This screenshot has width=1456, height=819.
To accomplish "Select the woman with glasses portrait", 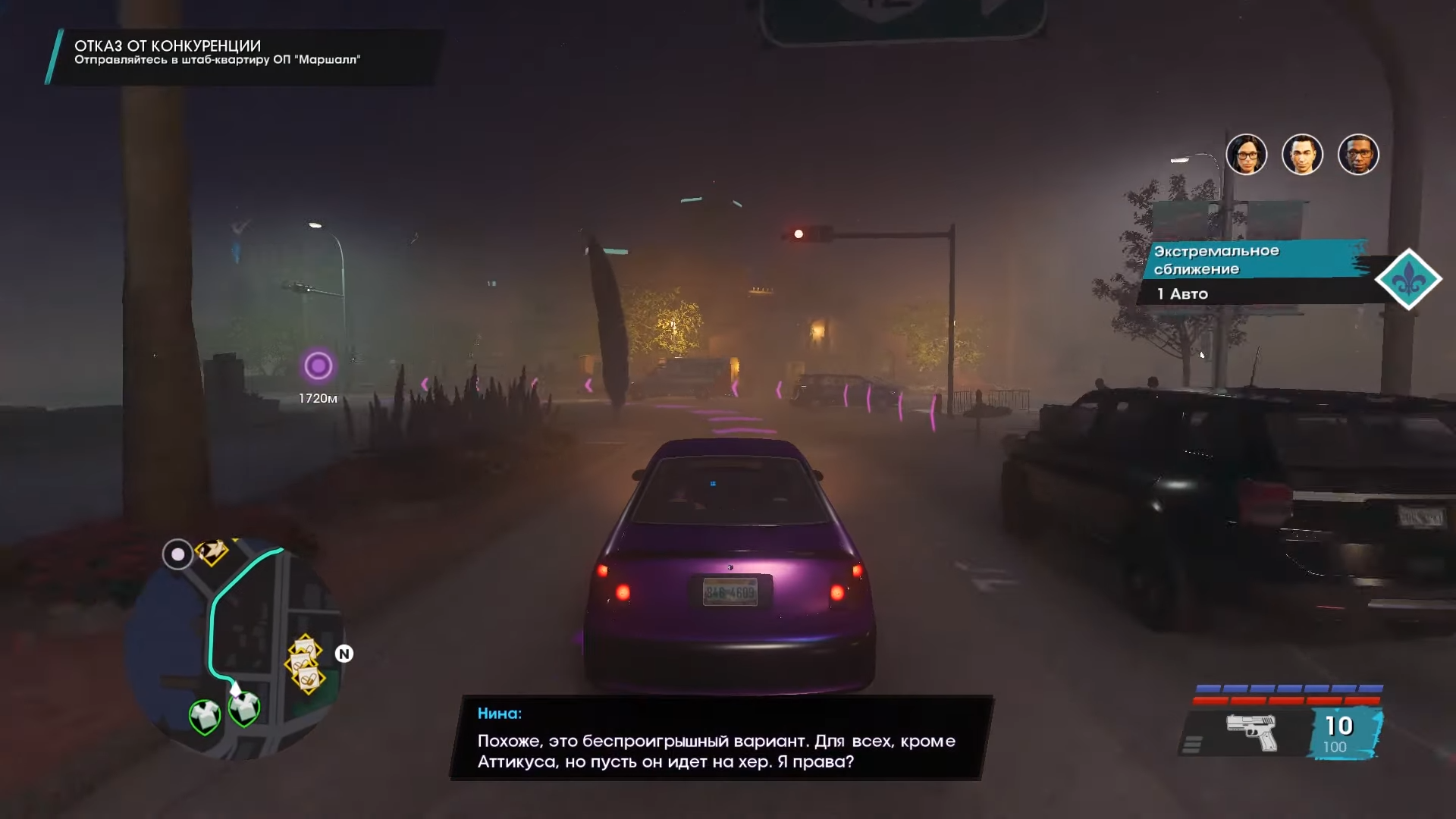I will pos(1246,155).
